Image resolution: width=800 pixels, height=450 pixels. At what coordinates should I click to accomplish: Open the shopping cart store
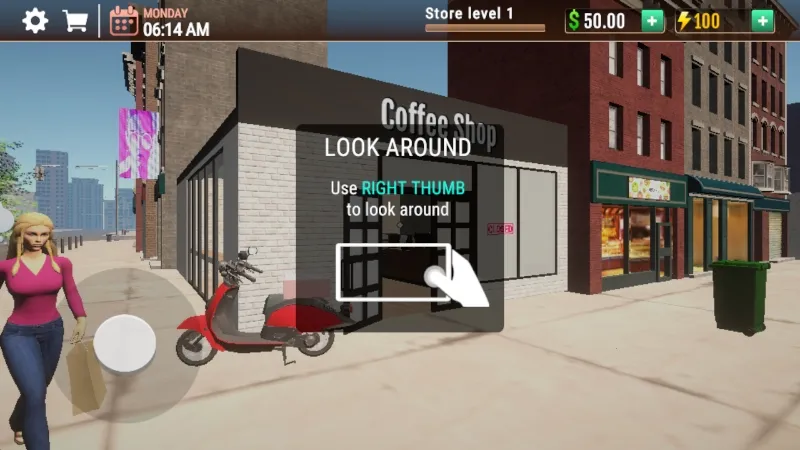[x=75, y=20]
